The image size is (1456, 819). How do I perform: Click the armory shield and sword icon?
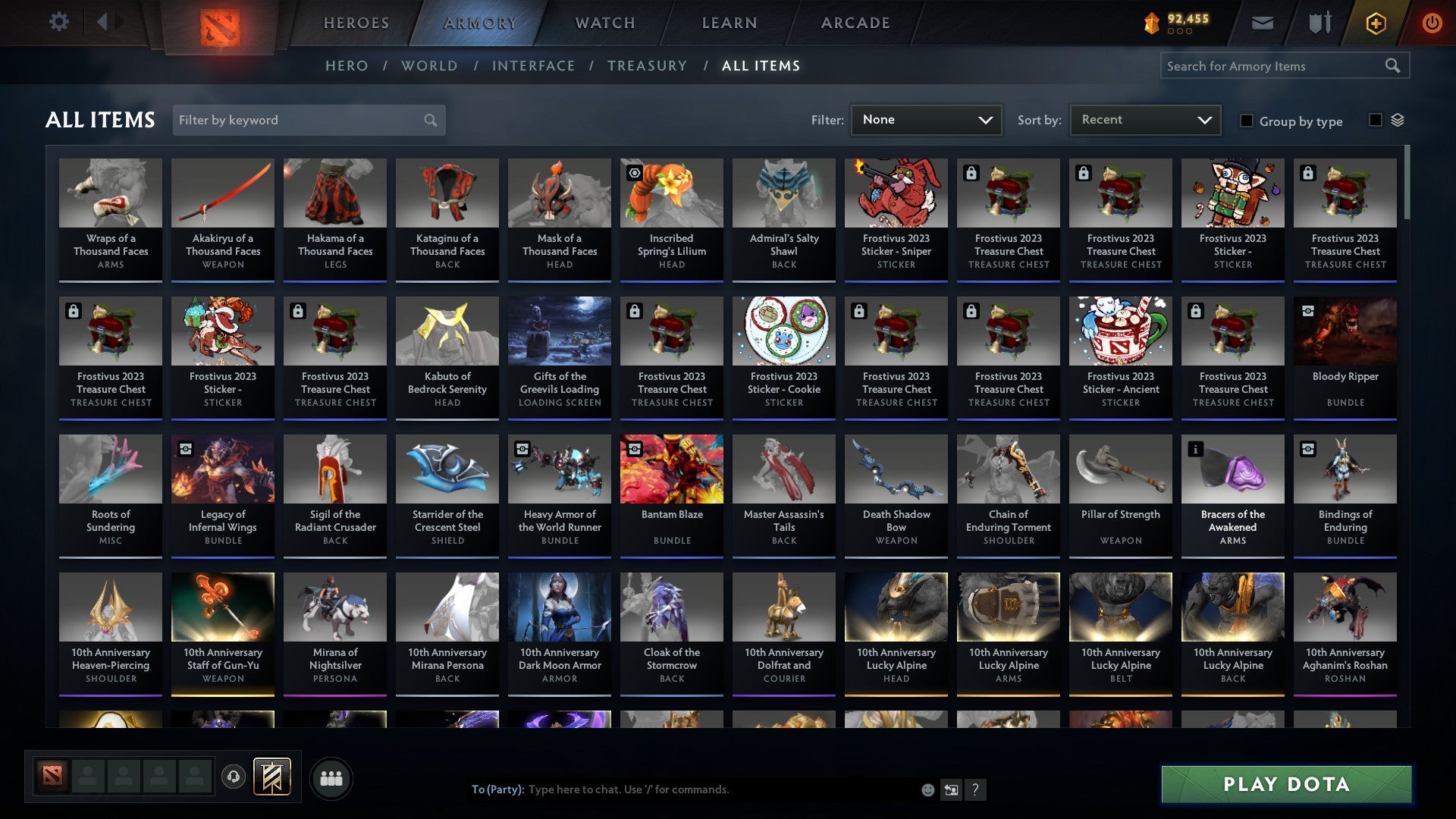1319,22
